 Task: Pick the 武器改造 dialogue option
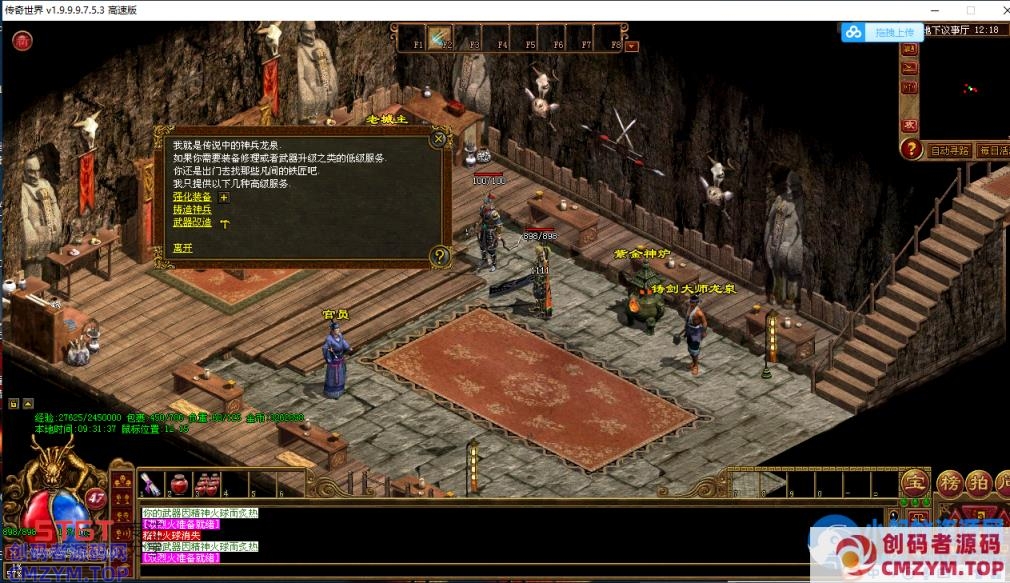pos(192,222)
